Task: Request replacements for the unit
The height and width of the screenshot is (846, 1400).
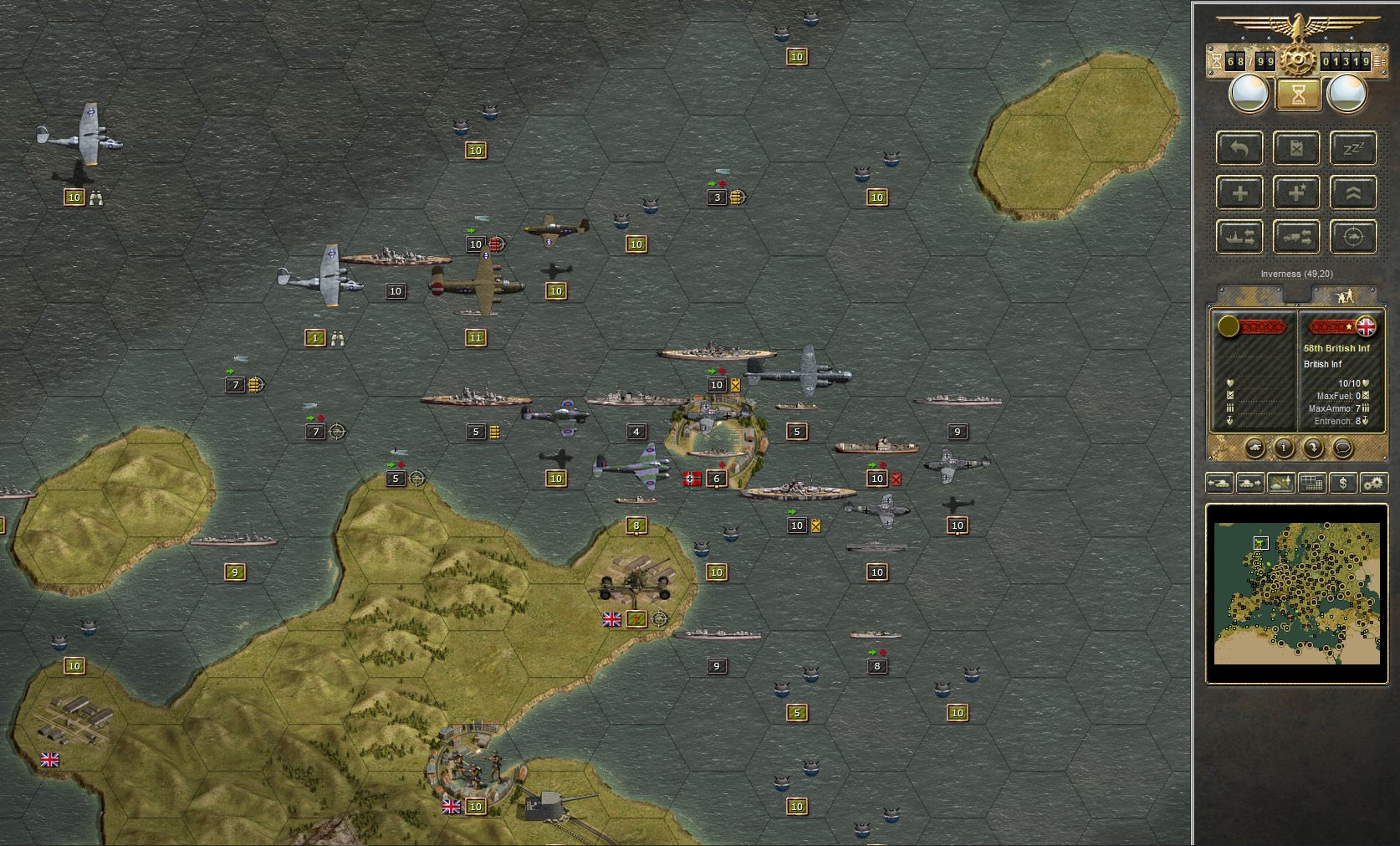Action: click(1239, 192)
